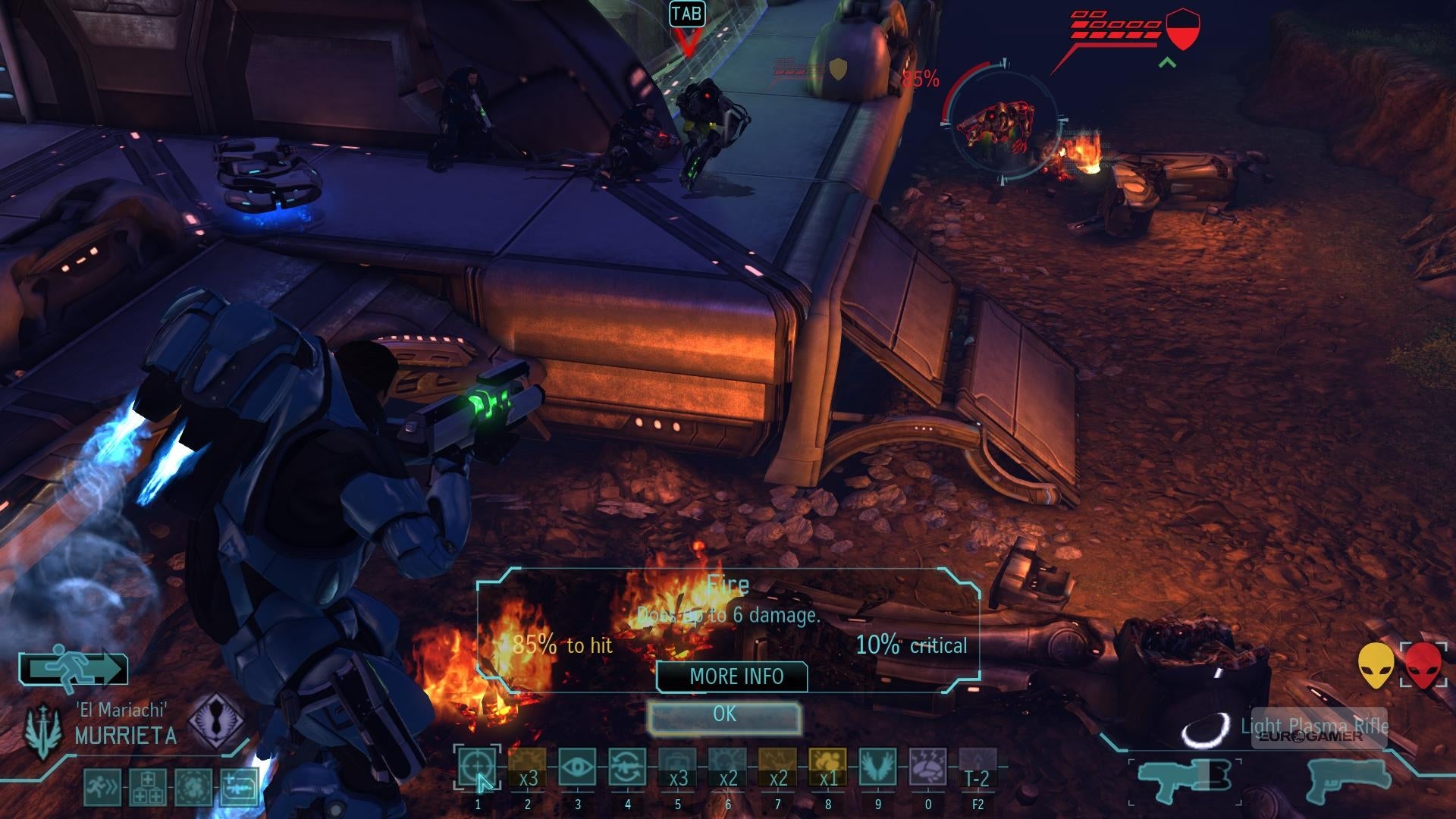Screen dimensions: 1456x819
Task: Click the running man end-turn button
Action: (74, 670)
